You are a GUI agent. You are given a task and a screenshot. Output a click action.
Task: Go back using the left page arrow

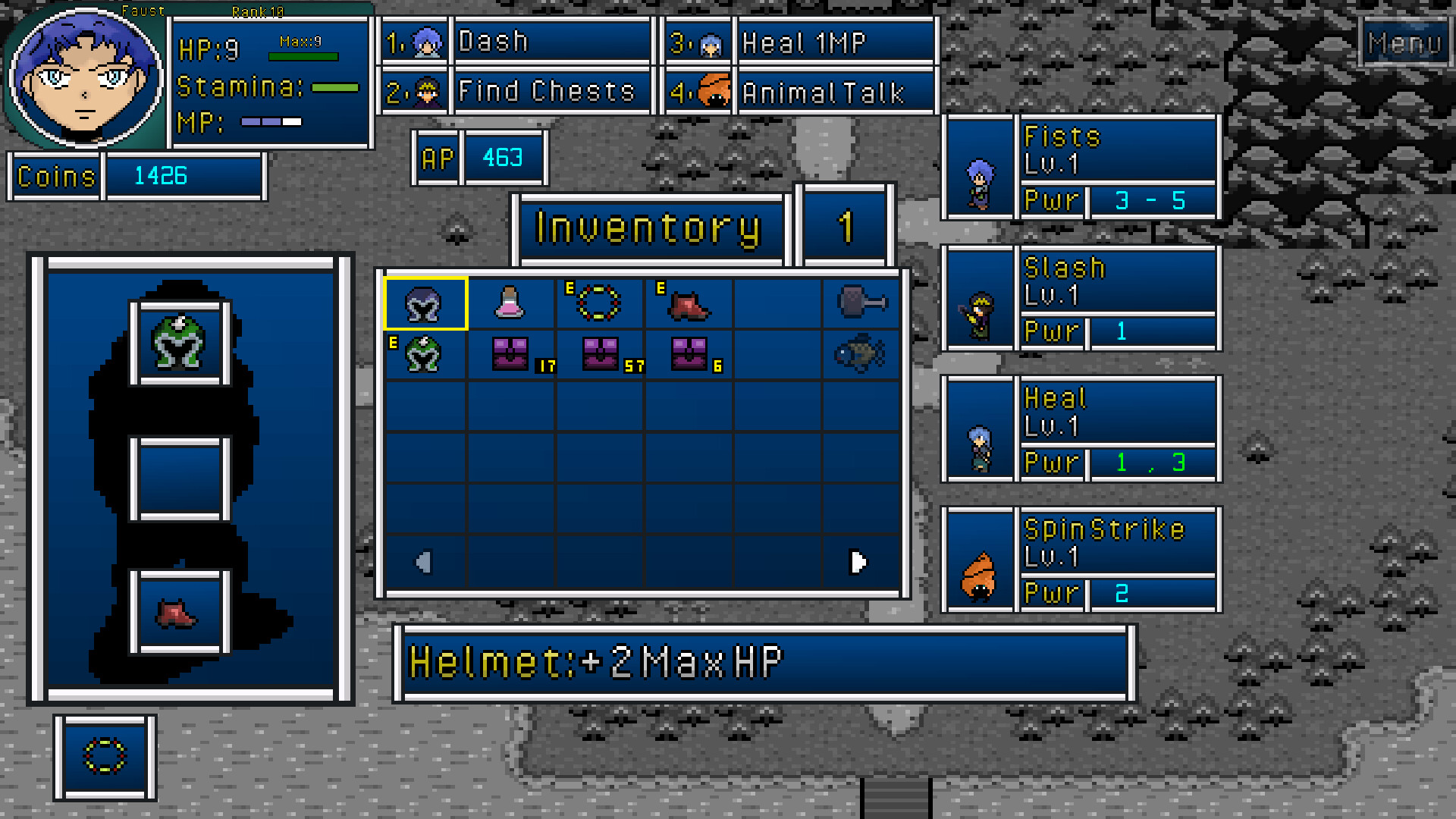(425, 561)
